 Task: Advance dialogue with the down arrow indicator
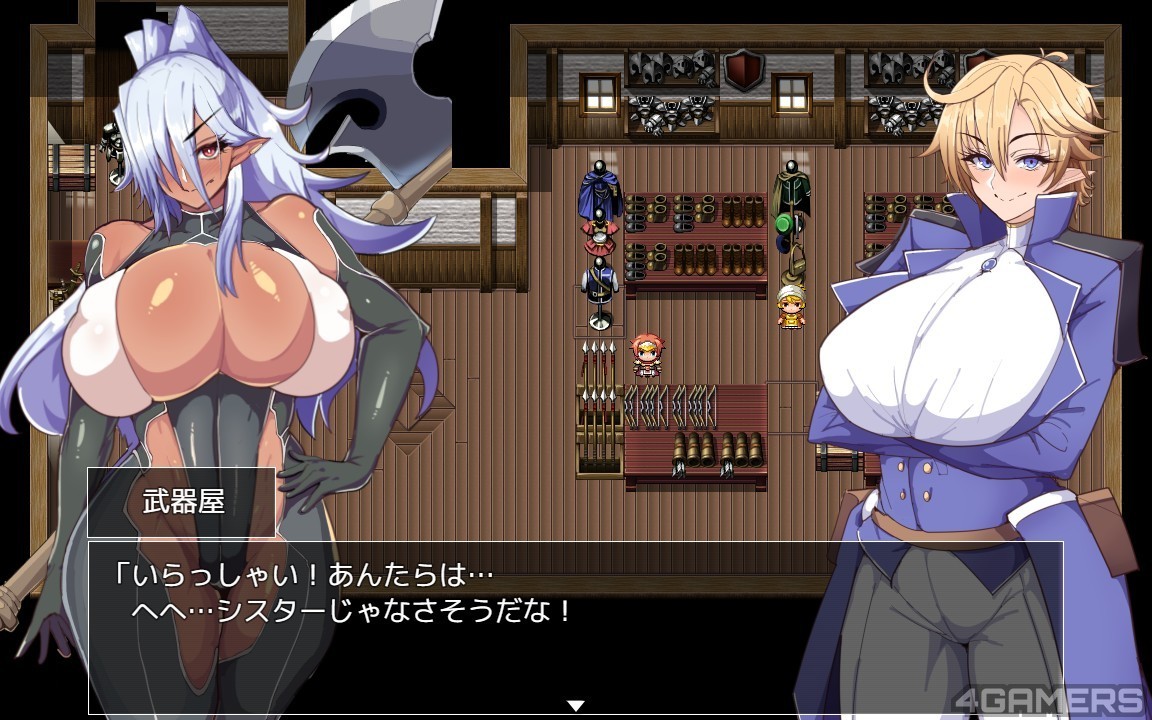pos(575,705)
